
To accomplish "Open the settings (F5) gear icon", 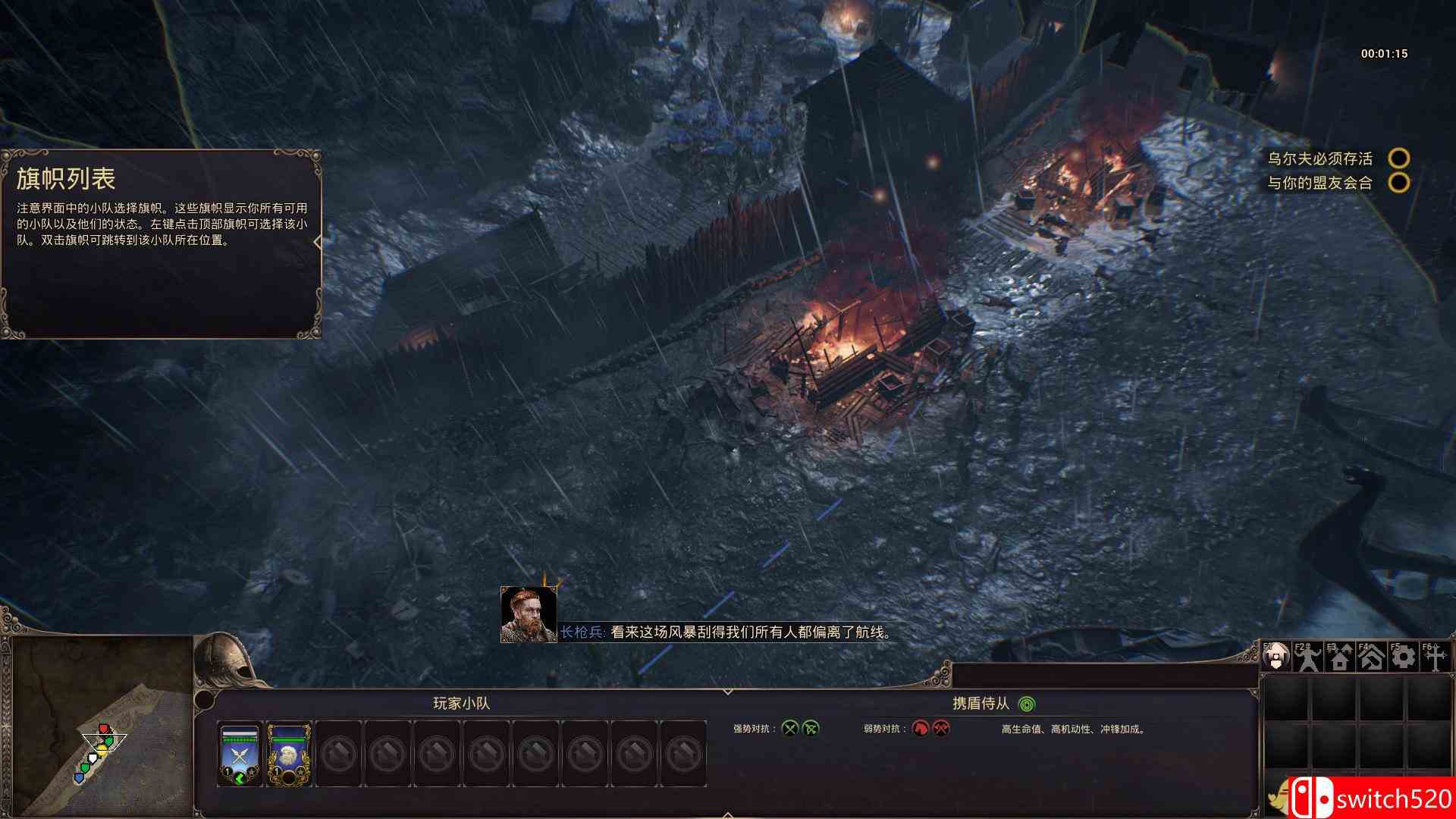I will [x=1405, y=658].
